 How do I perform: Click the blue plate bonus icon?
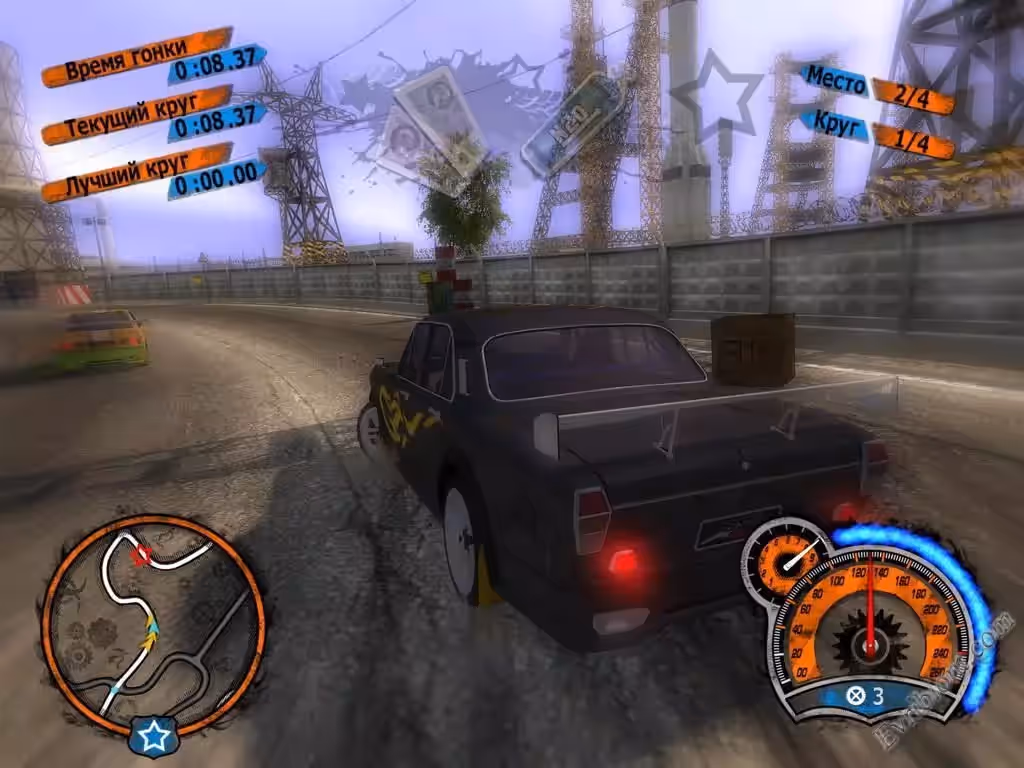[573, 122]
